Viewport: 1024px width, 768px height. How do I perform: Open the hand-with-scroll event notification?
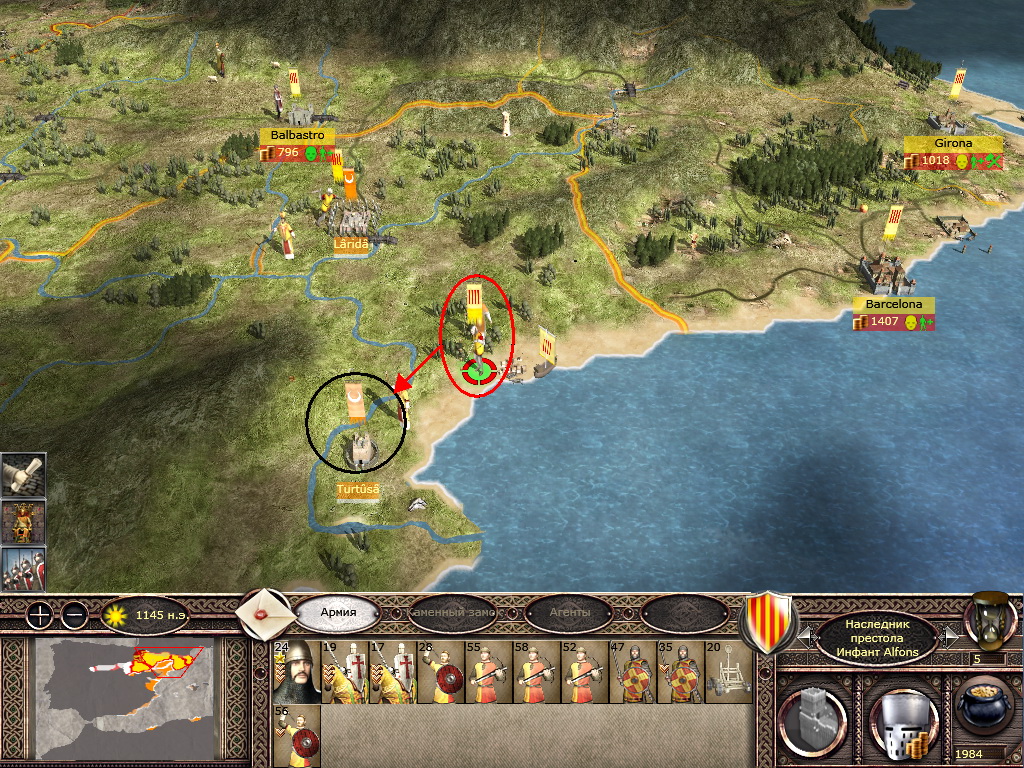[22, 476]
